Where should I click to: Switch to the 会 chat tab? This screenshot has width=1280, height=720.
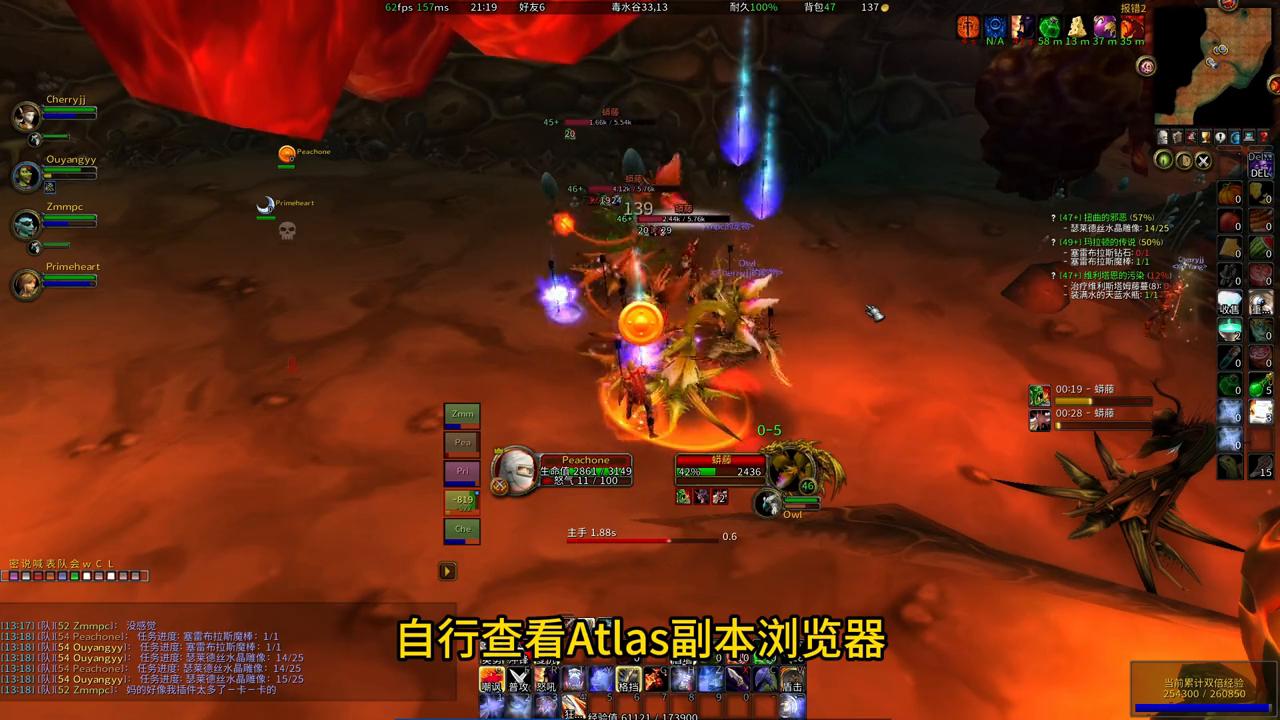click(73, 564)
